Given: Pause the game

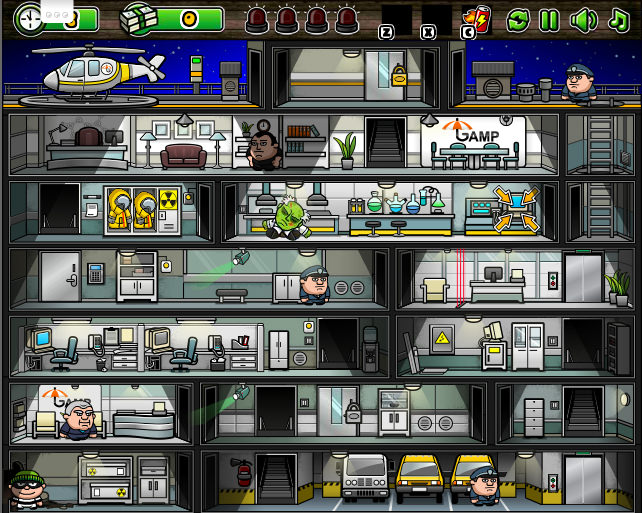Looking at the screenshot, I should tap(549, 19).
